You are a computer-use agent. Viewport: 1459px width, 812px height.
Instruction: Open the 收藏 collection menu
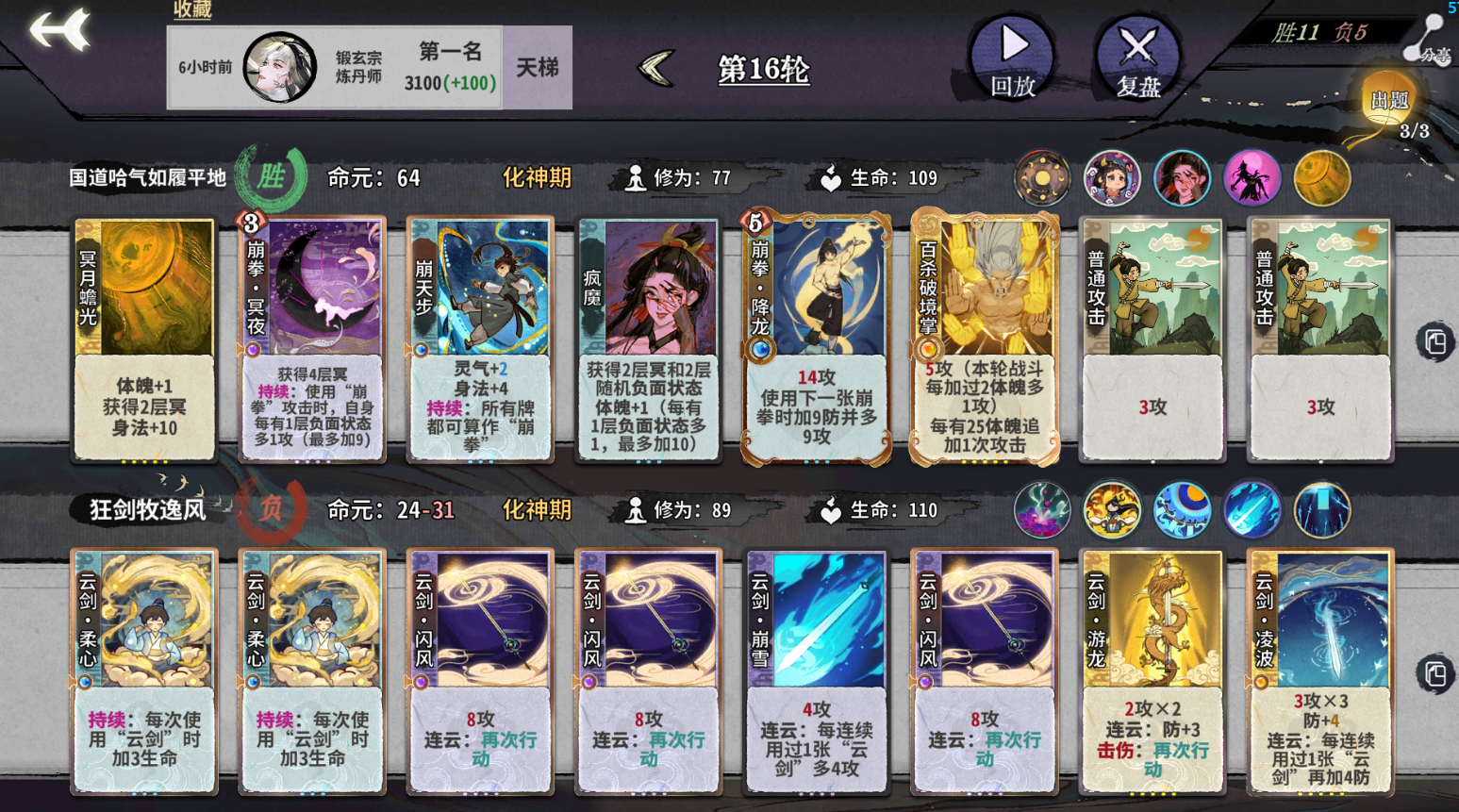191,11
